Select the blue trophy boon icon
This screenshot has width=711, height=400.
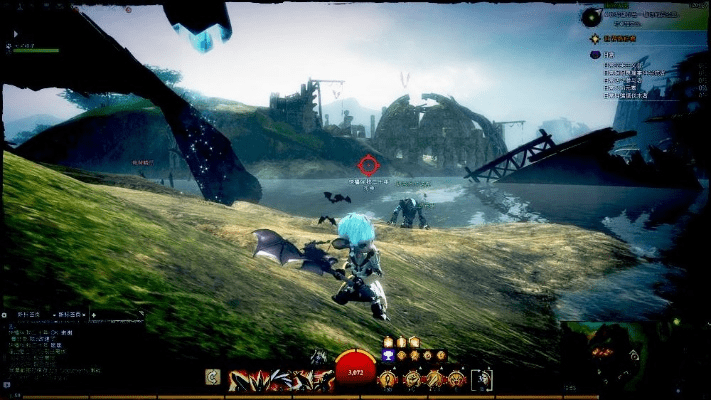388,355
